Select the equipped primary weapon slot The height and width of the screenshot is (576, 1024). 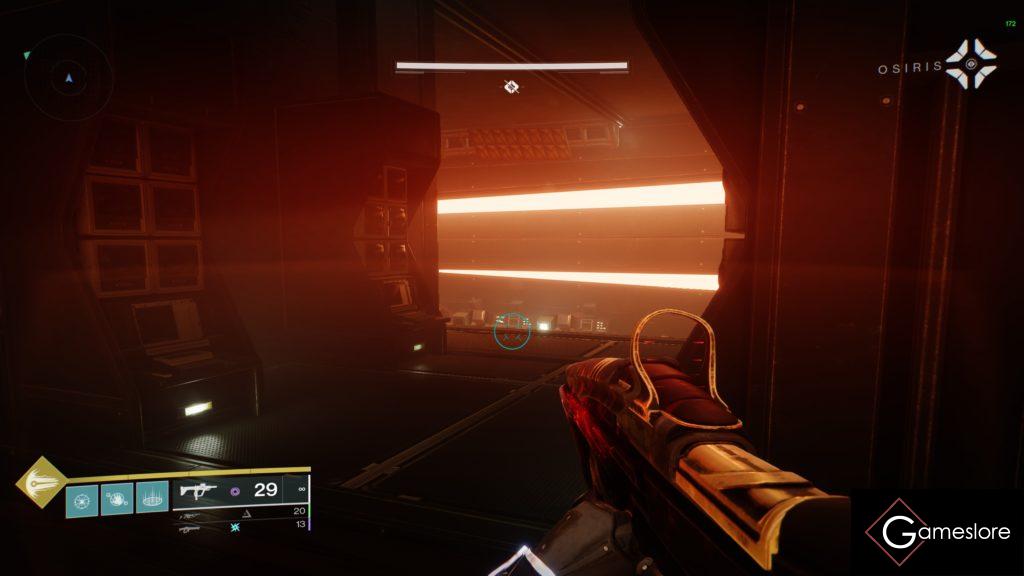[240, 491]
